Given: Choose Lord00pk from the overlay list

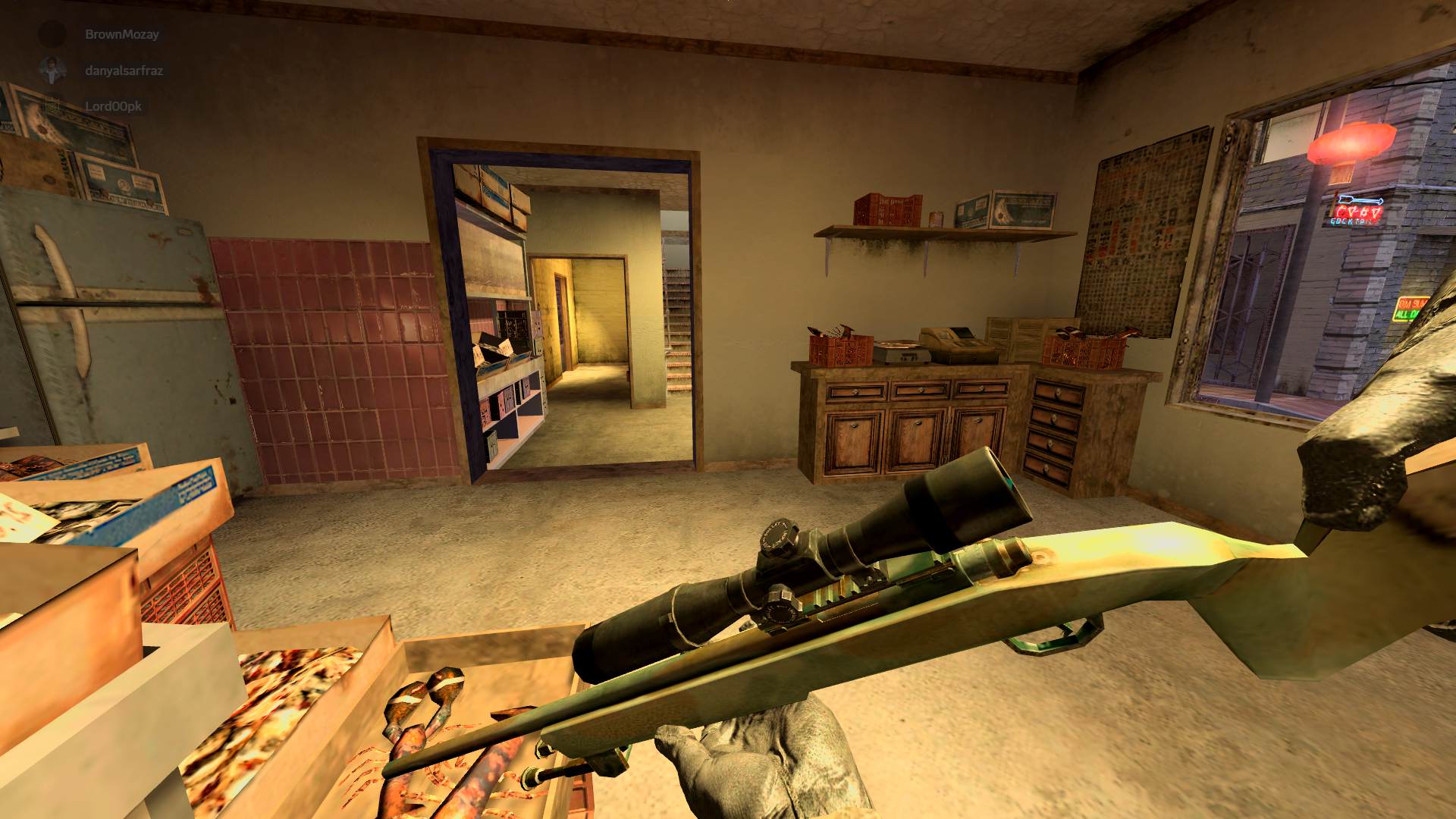Looking at the screenshot, I should pos(112,106).
